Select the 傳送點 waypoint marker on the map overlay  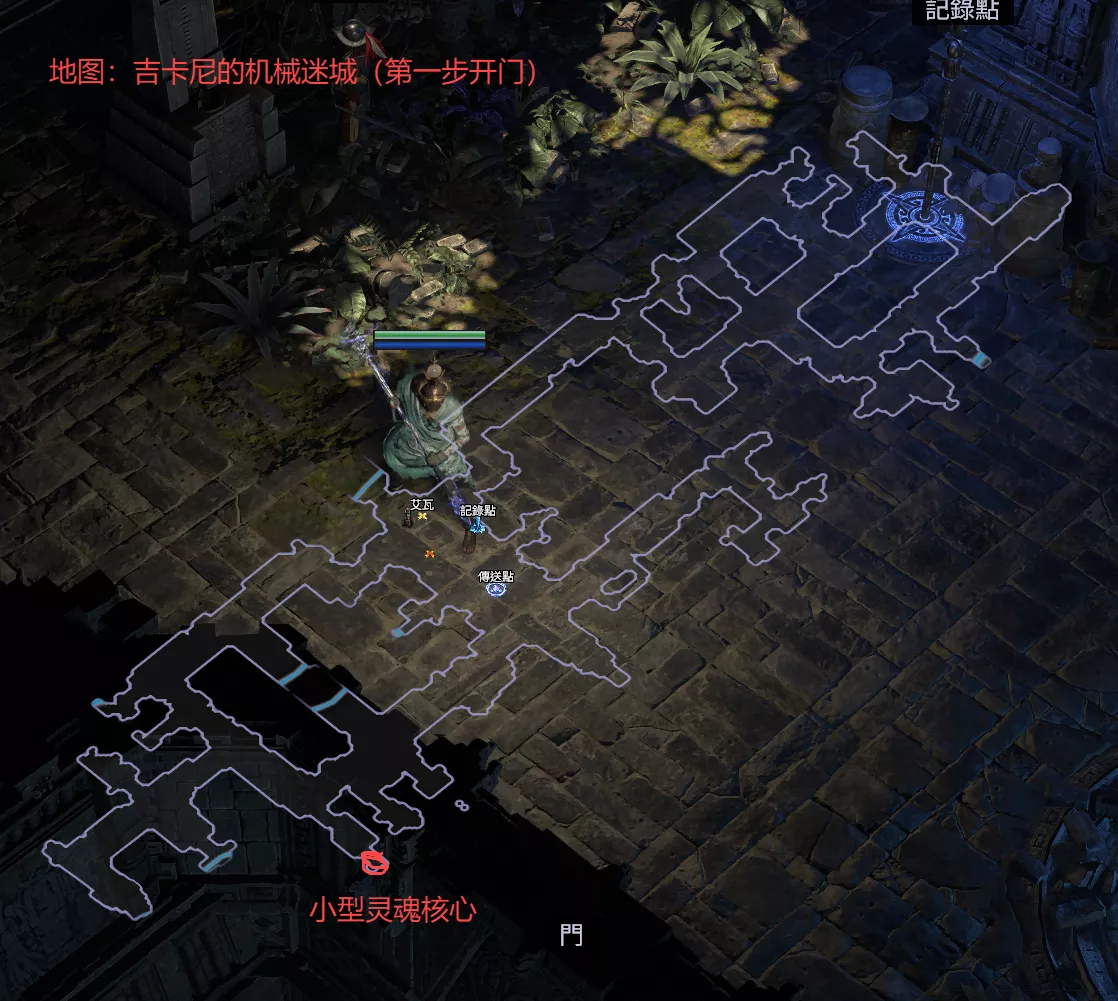point(495,589)
